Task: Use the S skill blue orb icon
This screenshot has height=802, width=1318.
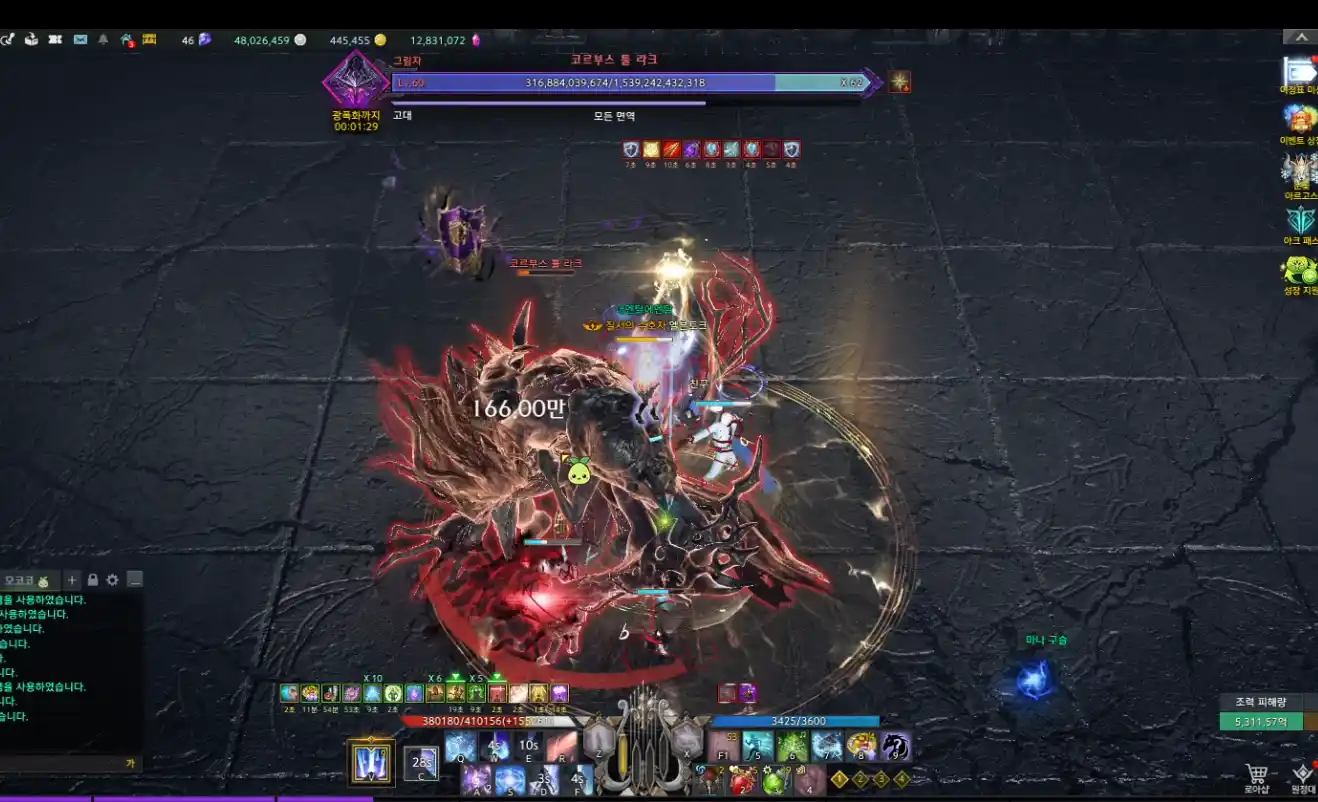Action: pyautogui.click(x=510, y=780)
